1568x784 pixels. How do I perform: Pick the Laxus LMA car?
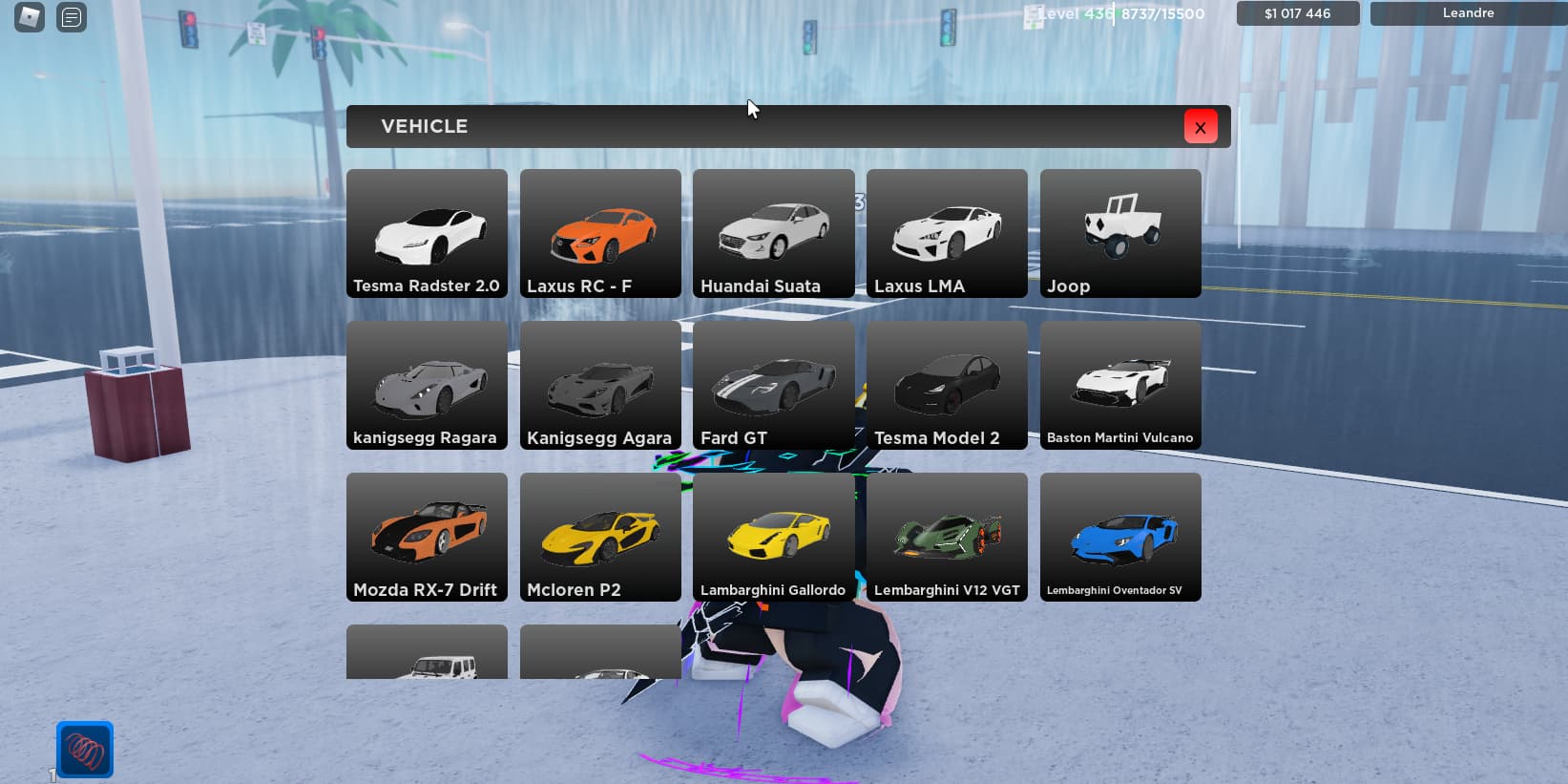point(947,232)
